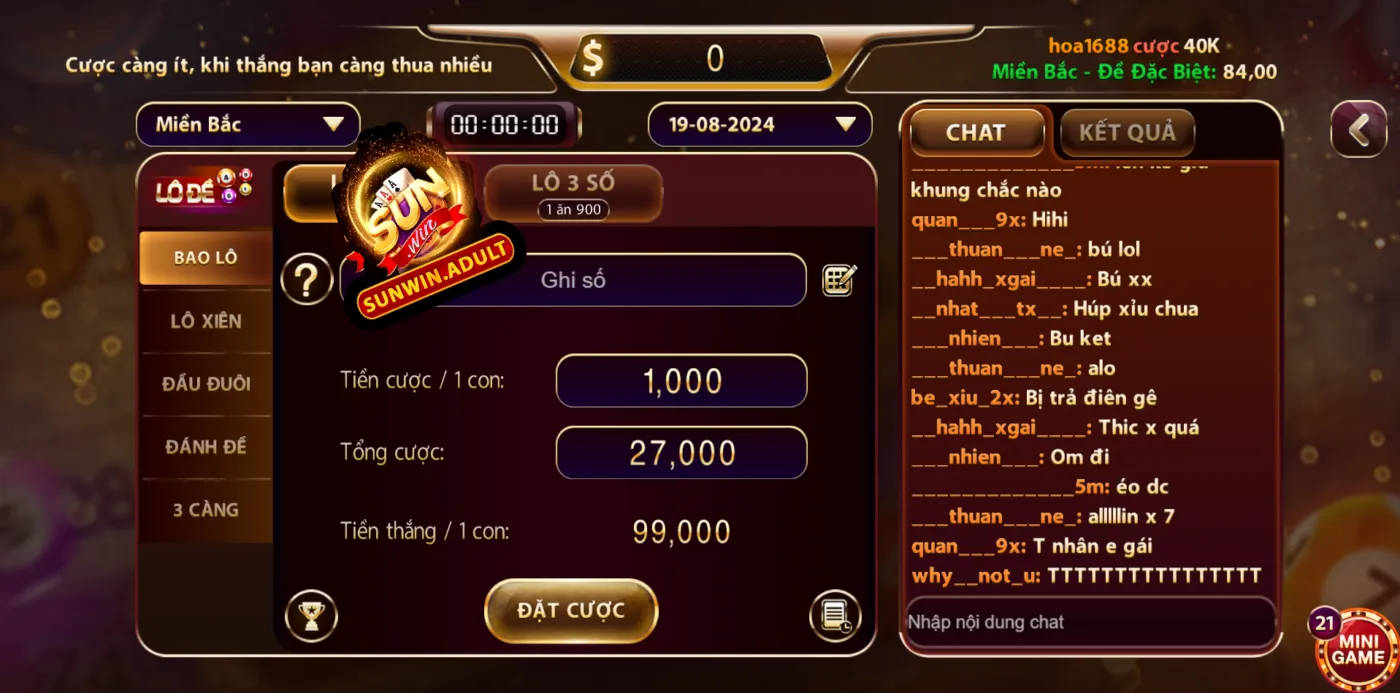Select the Đầu Đuôi option
The height and width of the screenshot is (693, 1400).
(x=205, y=384)
